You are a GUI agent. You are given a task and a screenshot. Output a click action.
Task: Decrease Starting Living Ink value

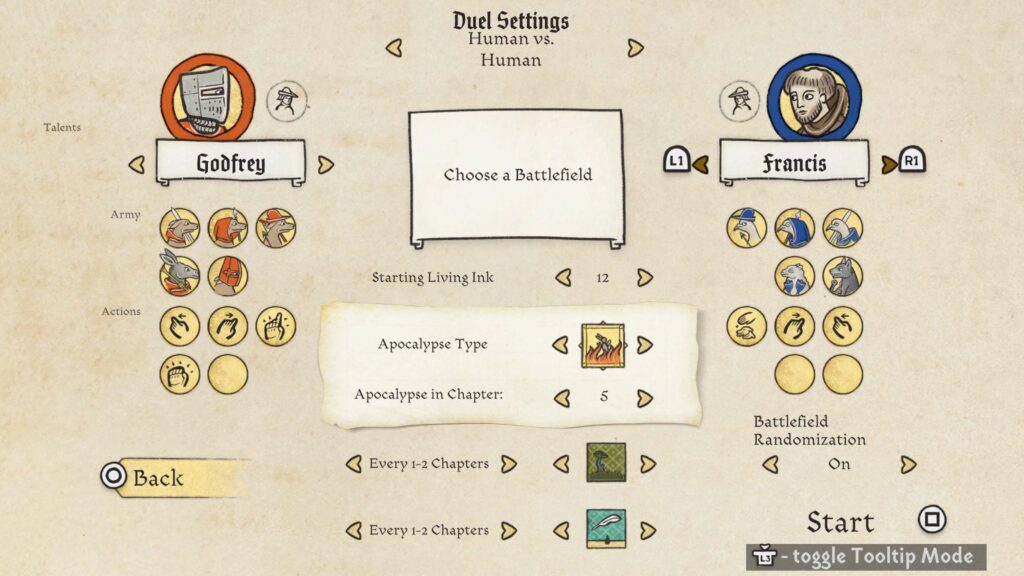pyautogui.click(x=563, y=277)
